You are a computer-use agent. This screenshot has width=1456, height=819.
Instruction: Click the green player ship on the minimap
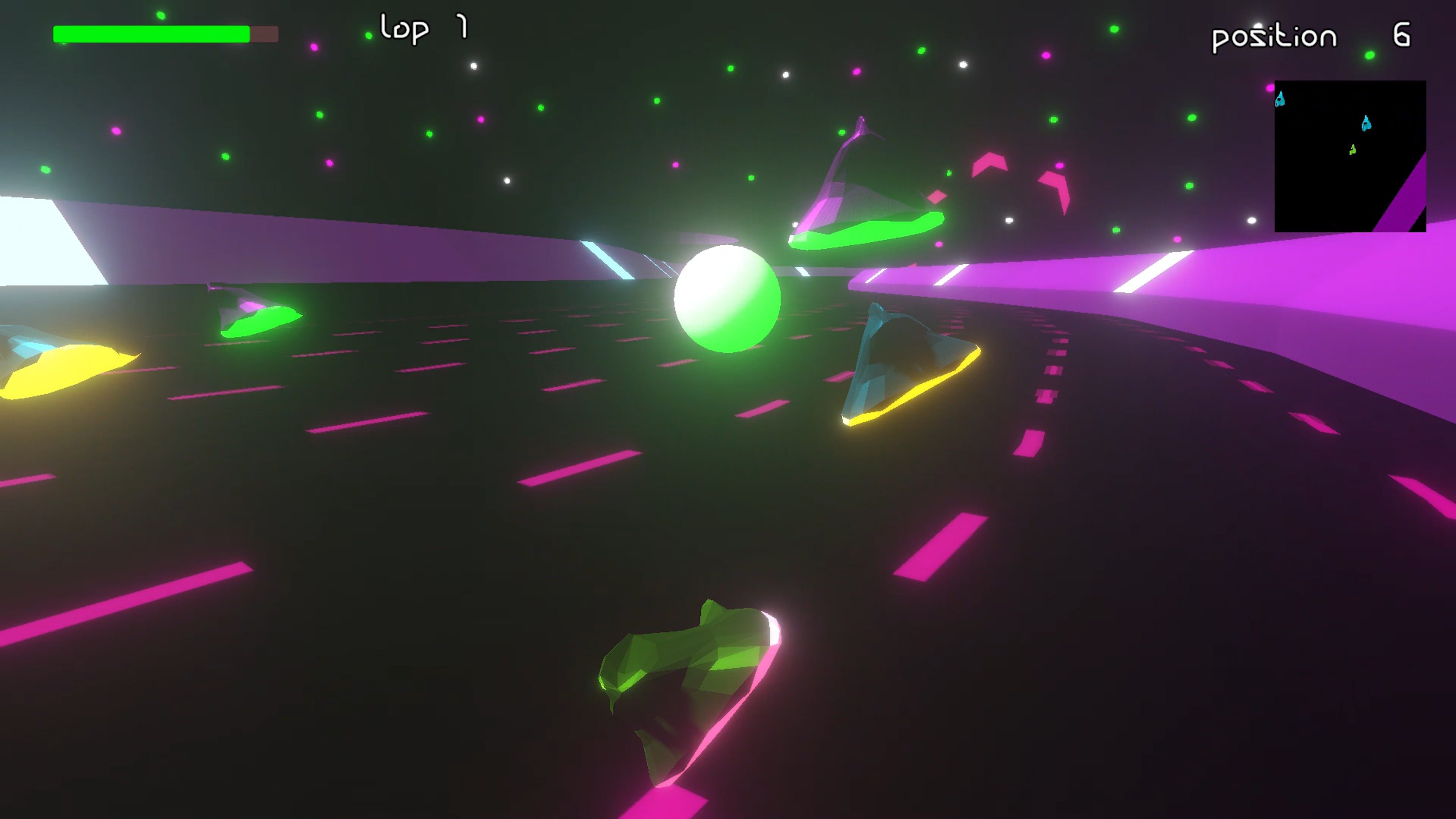click(x=1352, y=149)
